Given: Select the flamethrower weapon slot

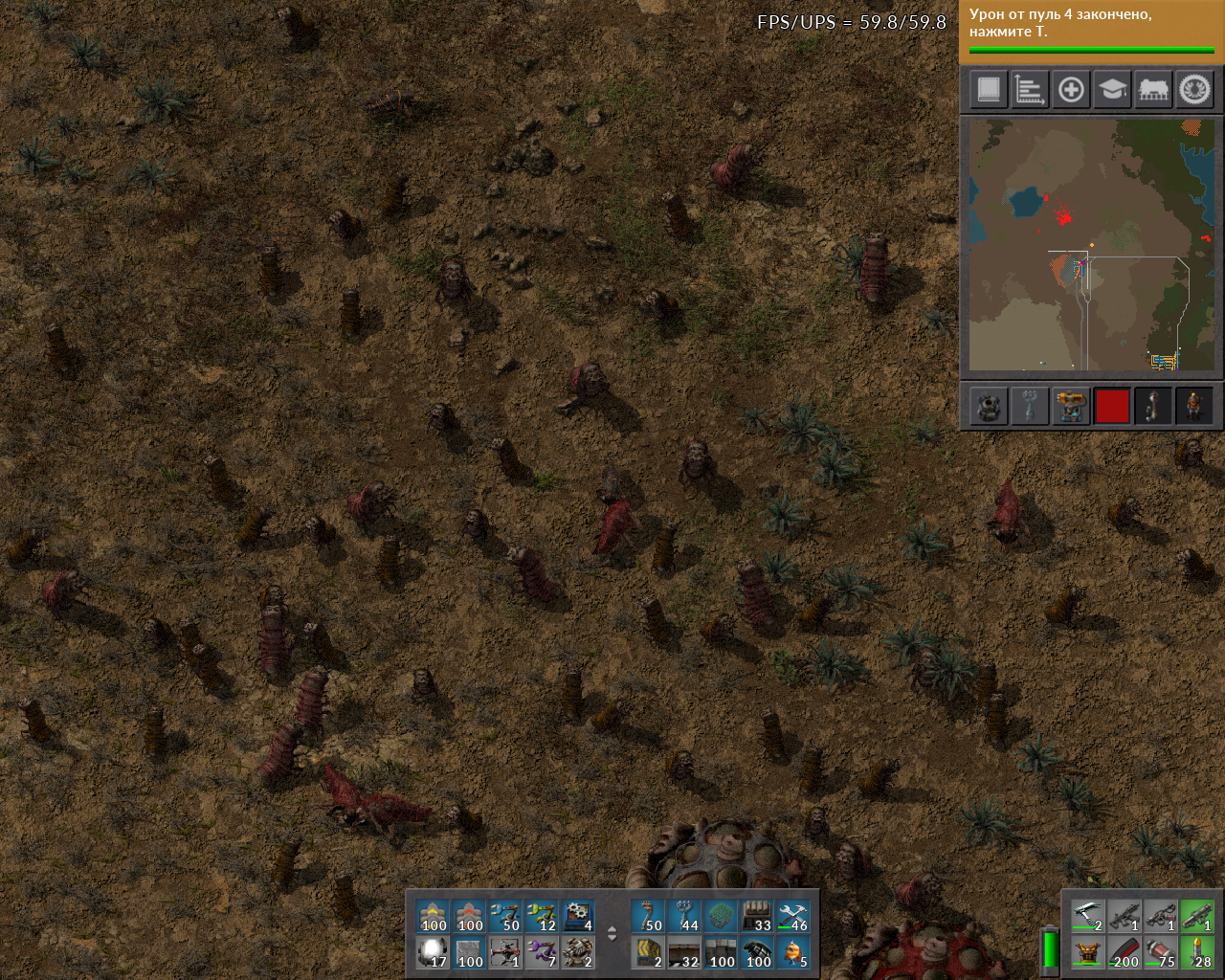Looking at the screenshot, I should 1161,917.
